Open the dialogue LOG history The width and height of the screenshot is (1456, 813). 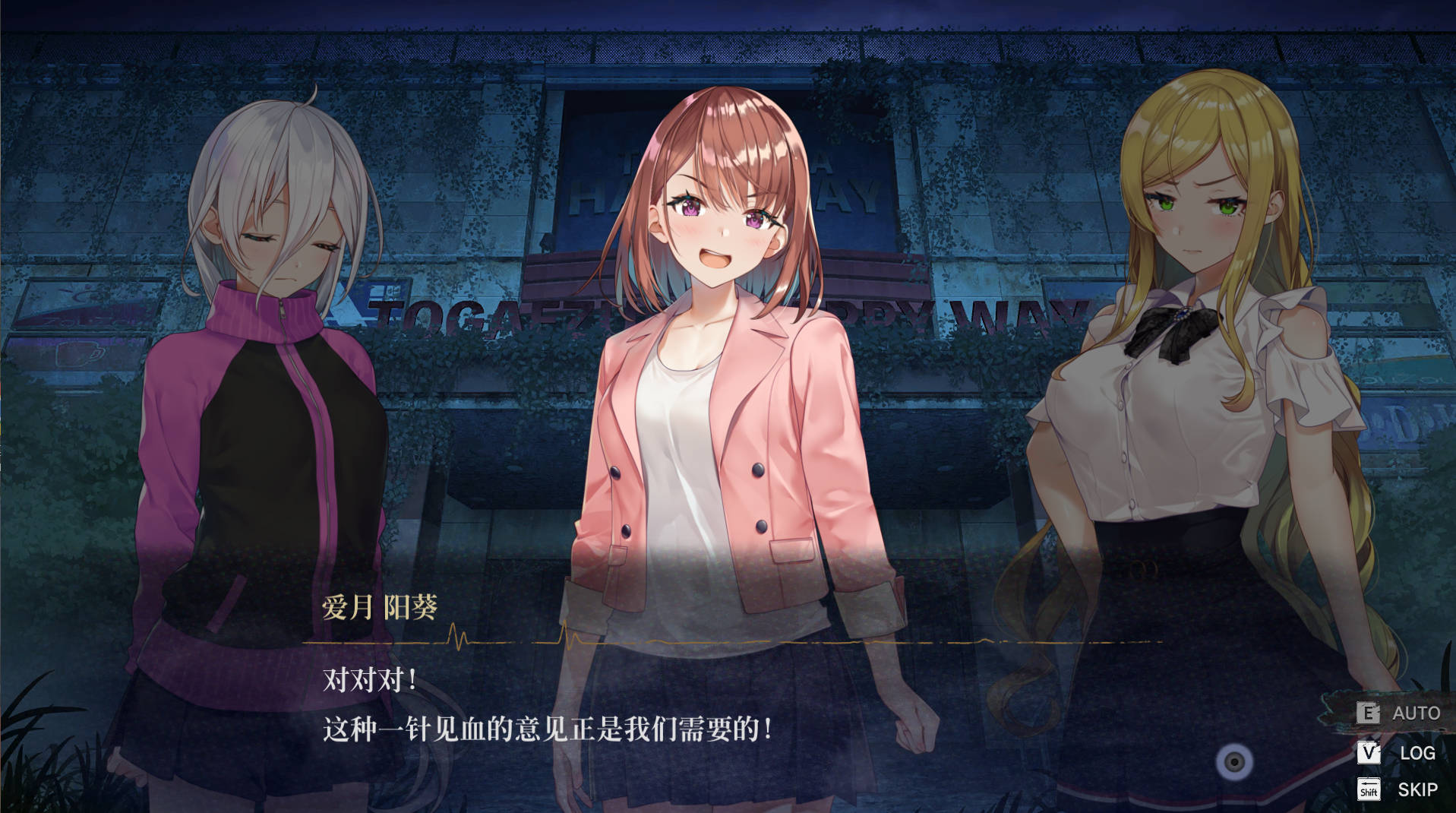(1417, 752)
